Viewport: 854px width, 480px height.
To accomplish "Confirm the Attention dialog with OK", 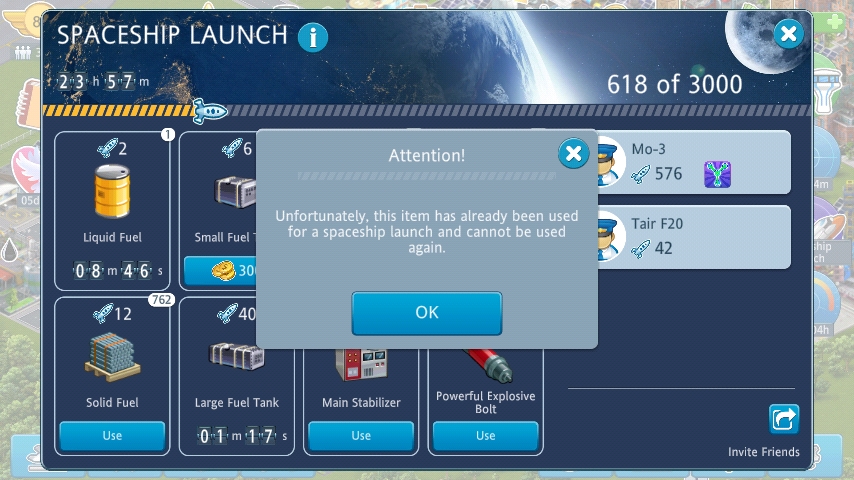I will coord(426,313).
